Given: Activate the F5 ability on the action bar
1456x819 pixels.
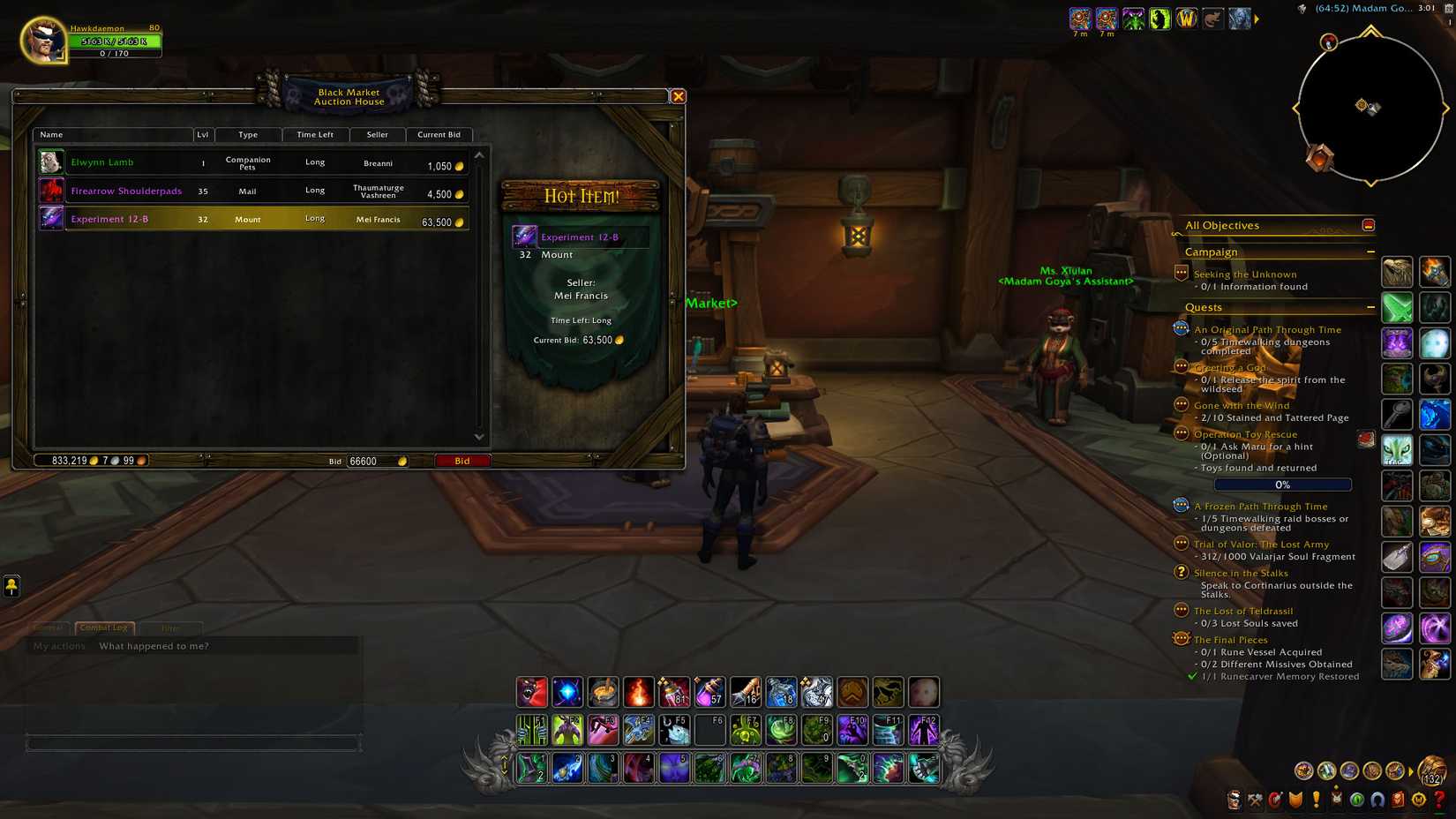Looking at the screenshot, I should pos(675,730).
